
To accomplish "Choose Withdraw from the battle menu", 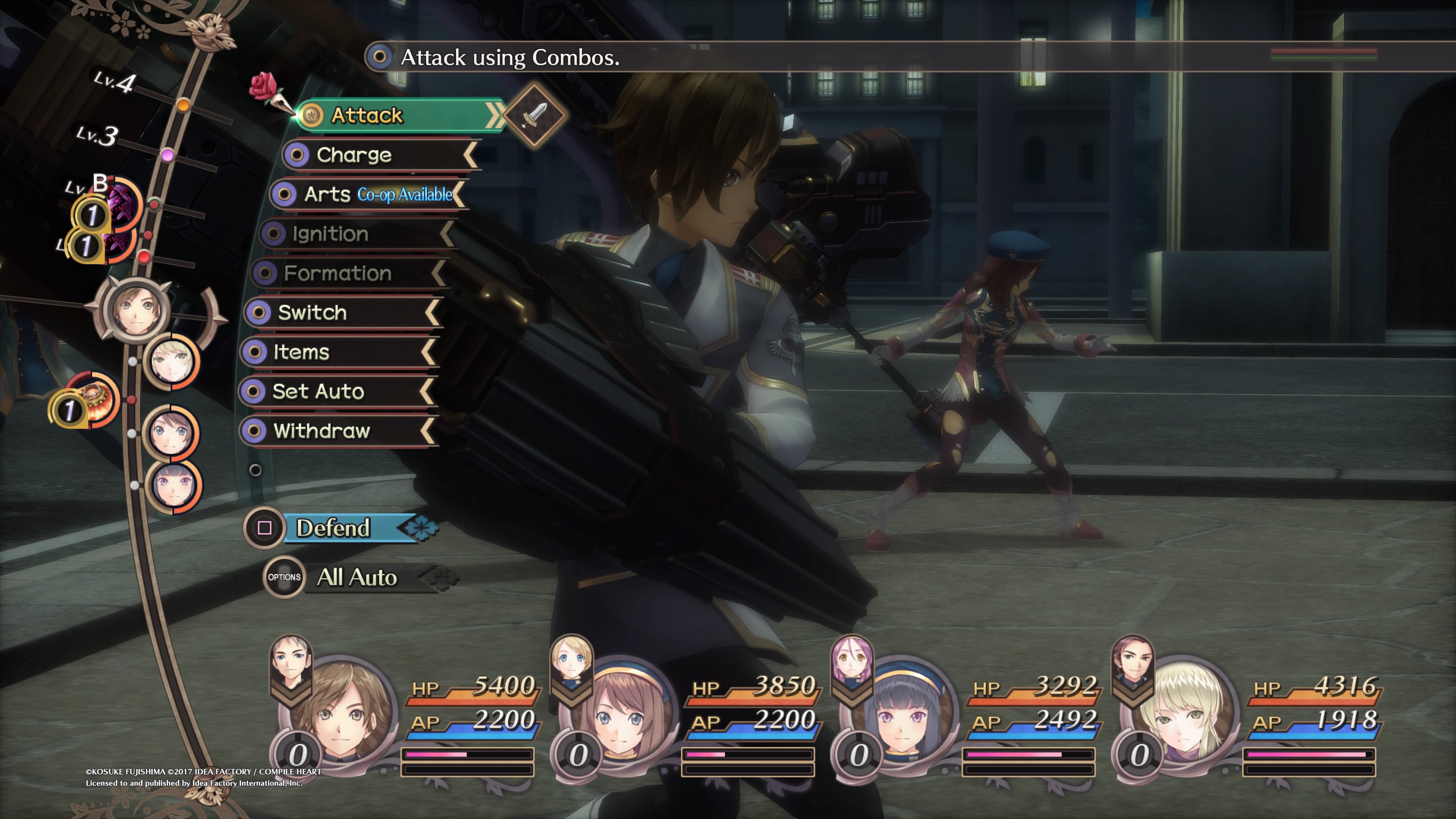I will tap(334, 431).
